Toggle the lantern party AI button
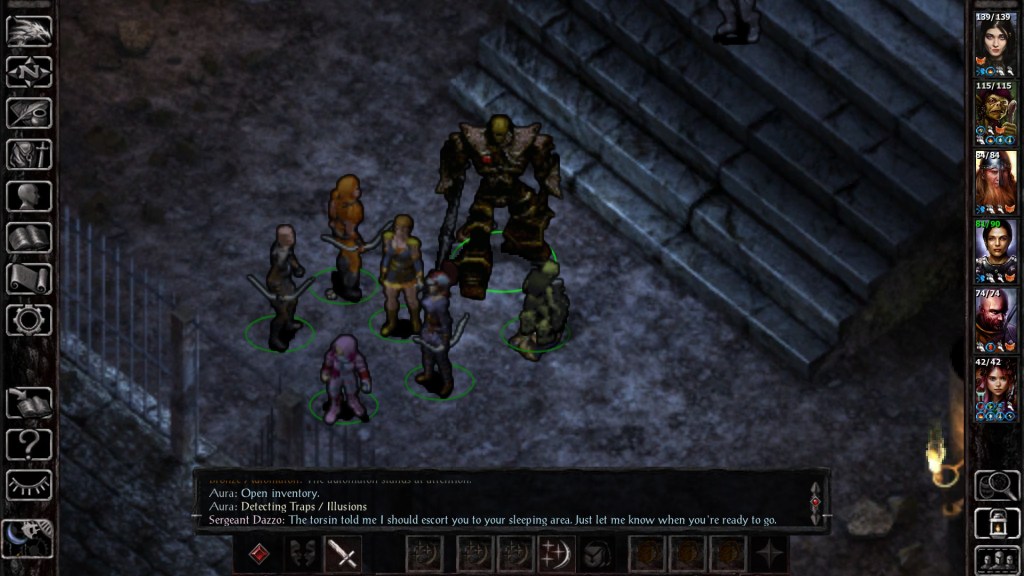This screenshot has height=576, width=1024. pyautogui.click(x=996, y=522)
